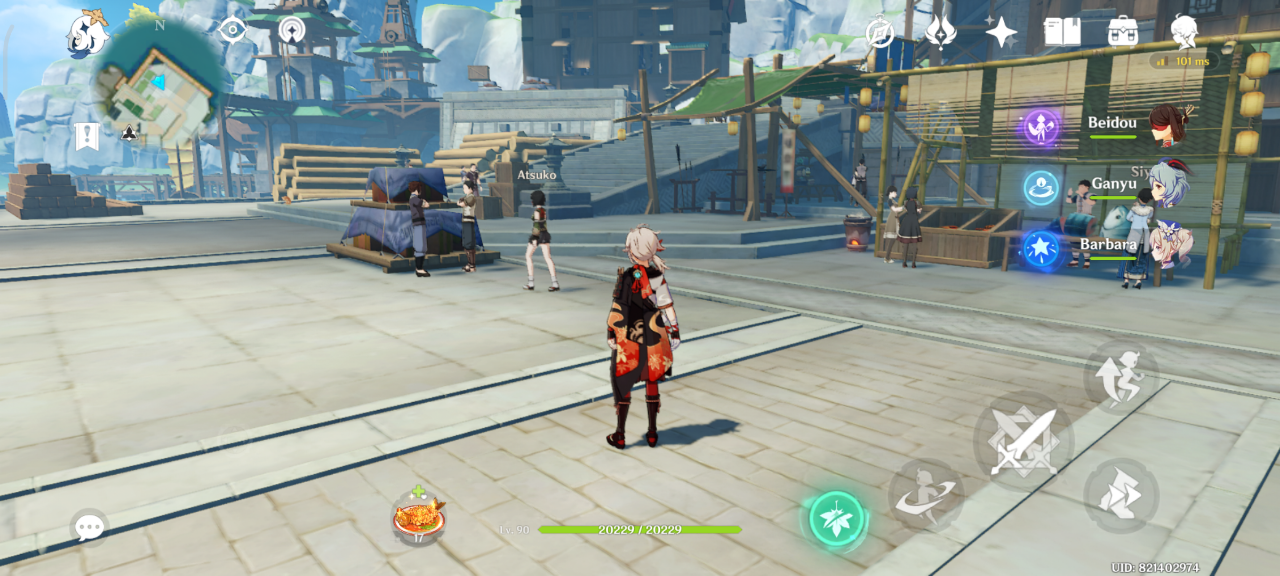Open the four-pointed star wish icon
The image size is (1280, 576).
coord(1001,32)
